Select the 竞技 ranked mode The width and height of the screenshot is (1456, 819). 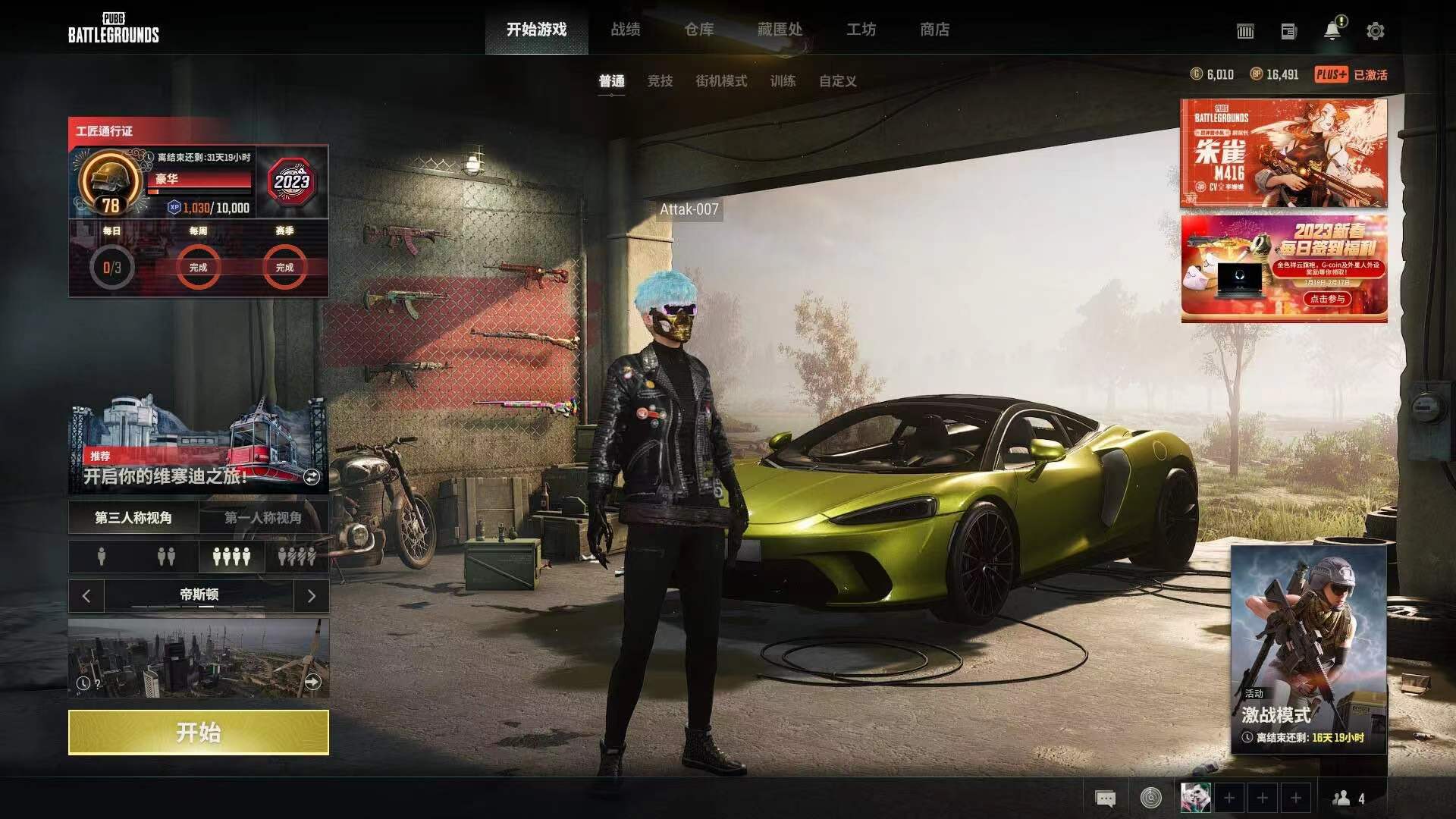tap(660, 81)
